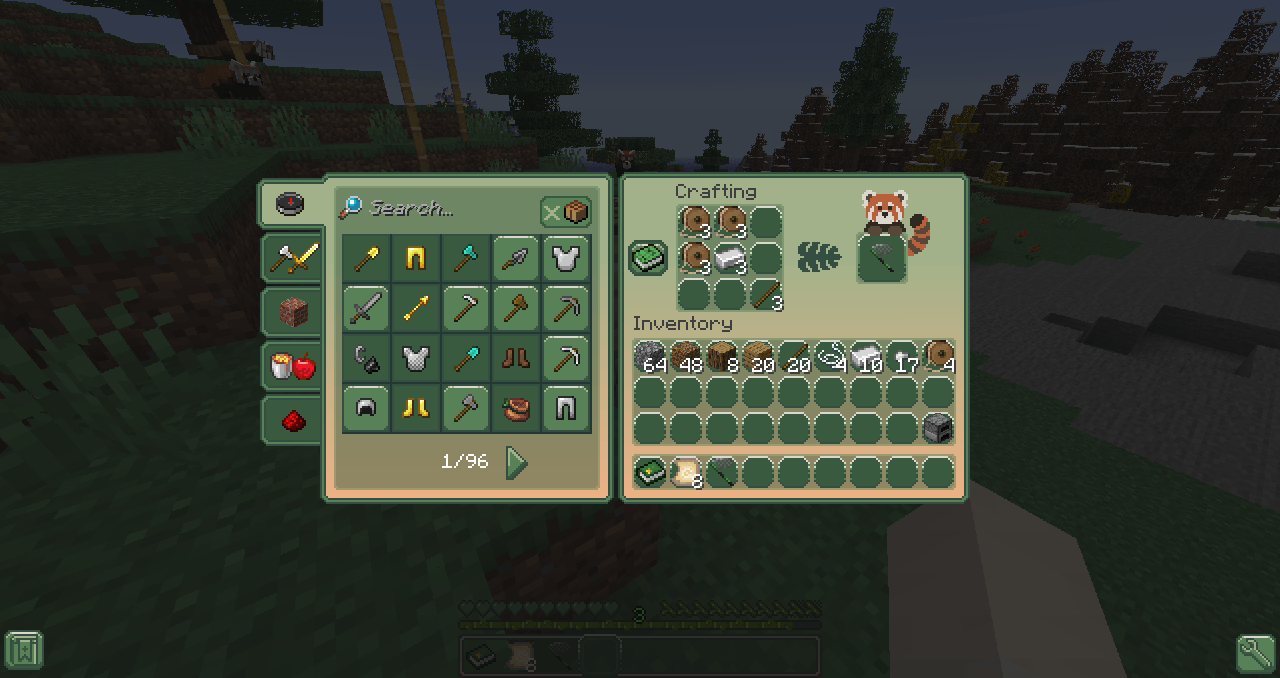This screenshot has width=1280, height=678.
Task: Select the compass search-all tab
Action: pos(289,204)
